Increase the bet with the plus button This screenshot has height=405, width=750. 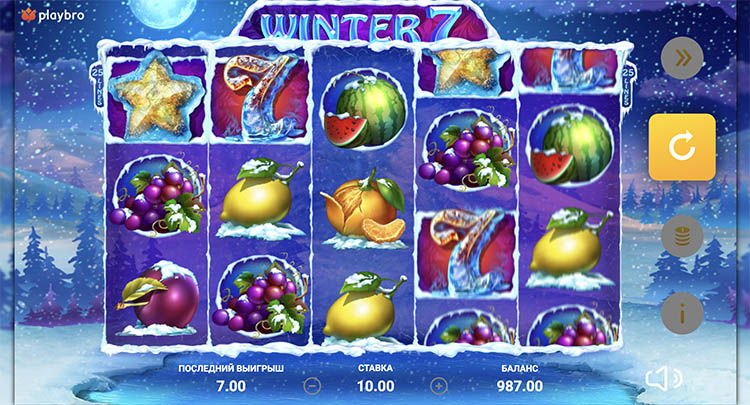pyautogui.click(x=438, y=384)
